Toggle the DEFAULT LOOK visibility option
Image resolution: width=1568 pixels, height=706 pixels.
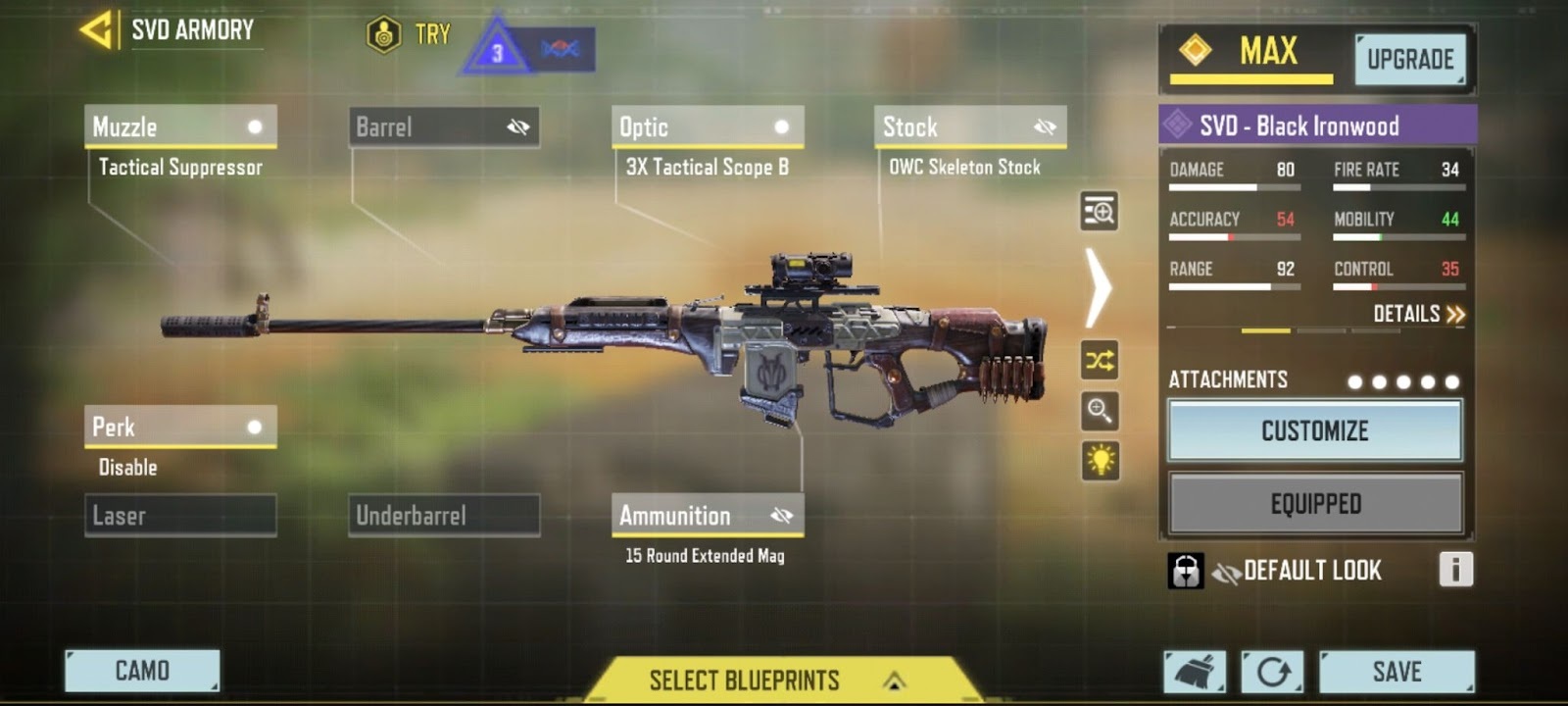coord(1227,571)
